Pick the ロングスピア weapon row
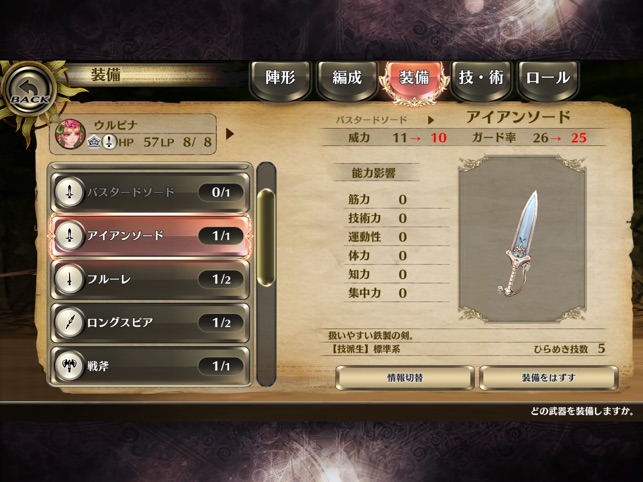 [x=148, y=322]
